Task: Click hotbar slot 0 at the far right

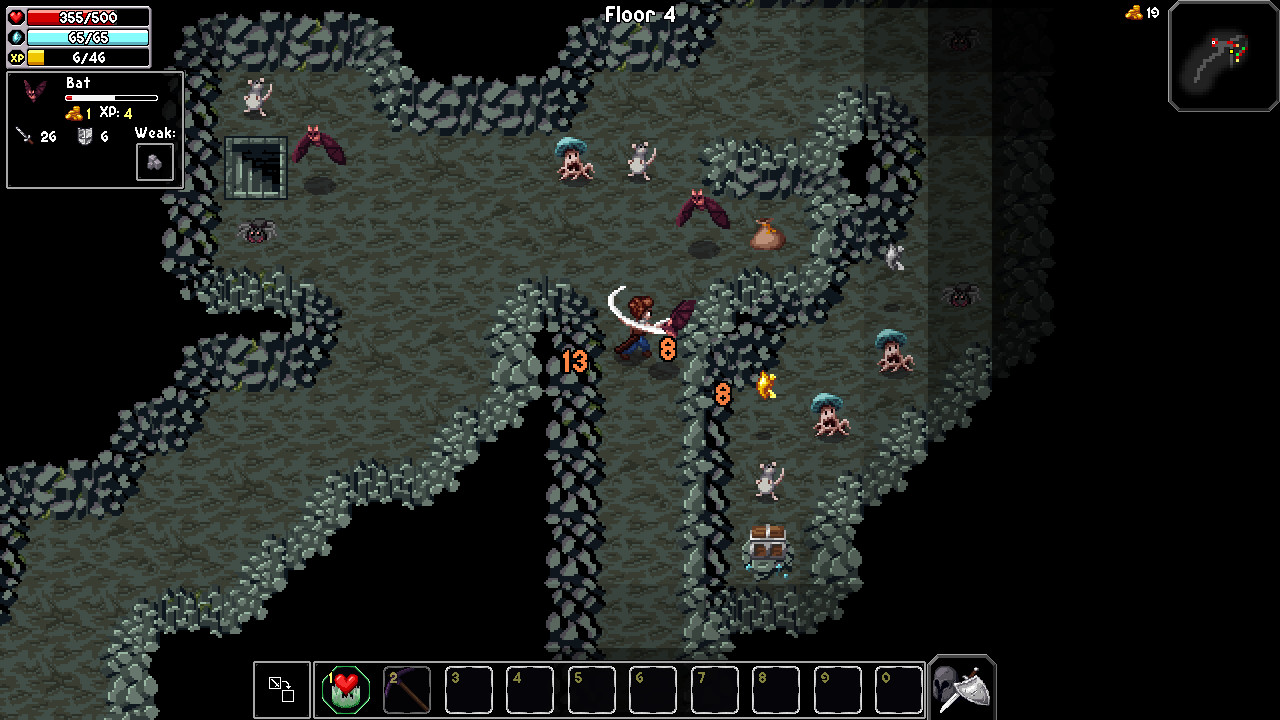Action: [898, 689]
